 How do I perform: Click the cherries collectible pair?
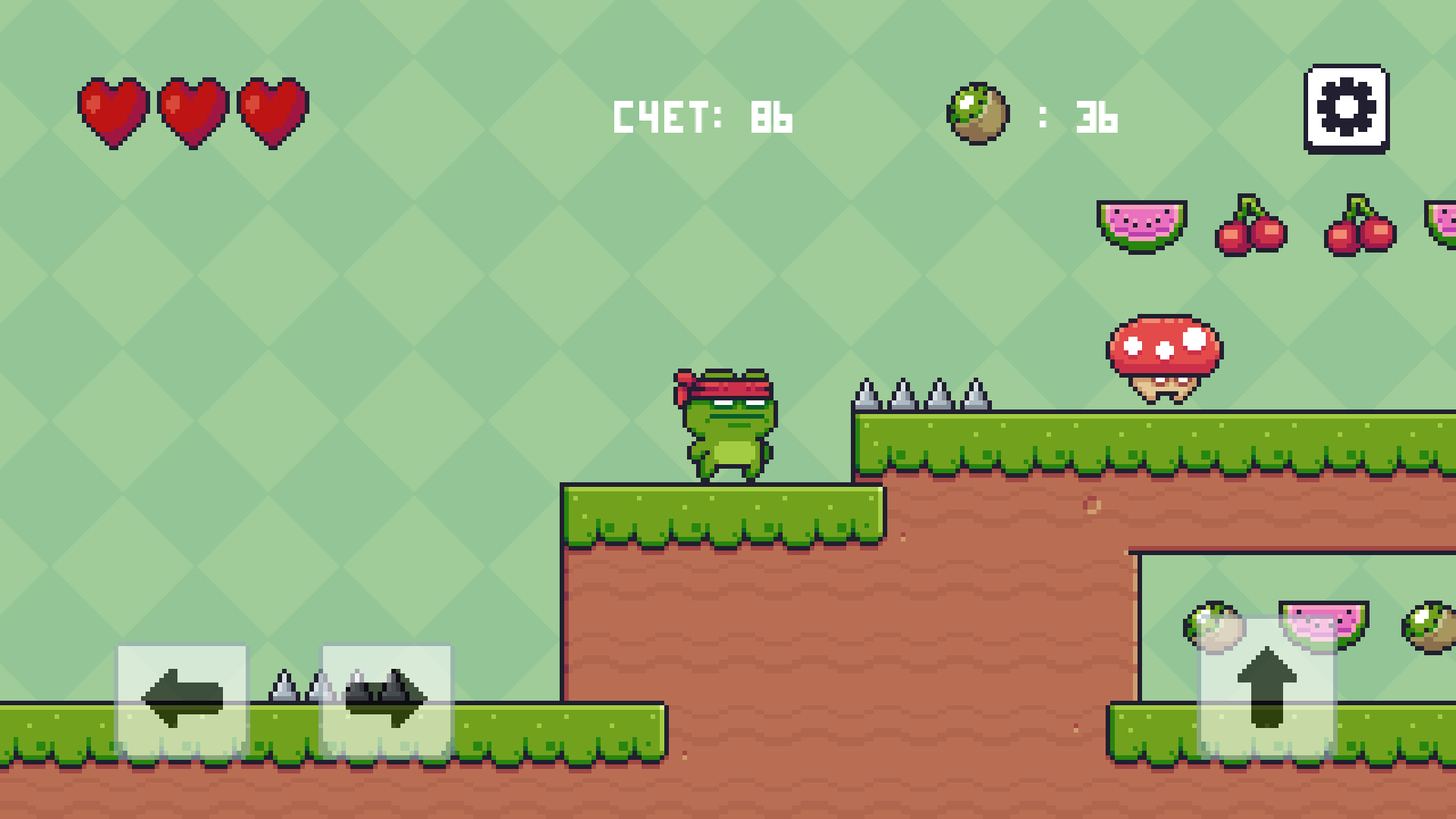pos(1251,227)
